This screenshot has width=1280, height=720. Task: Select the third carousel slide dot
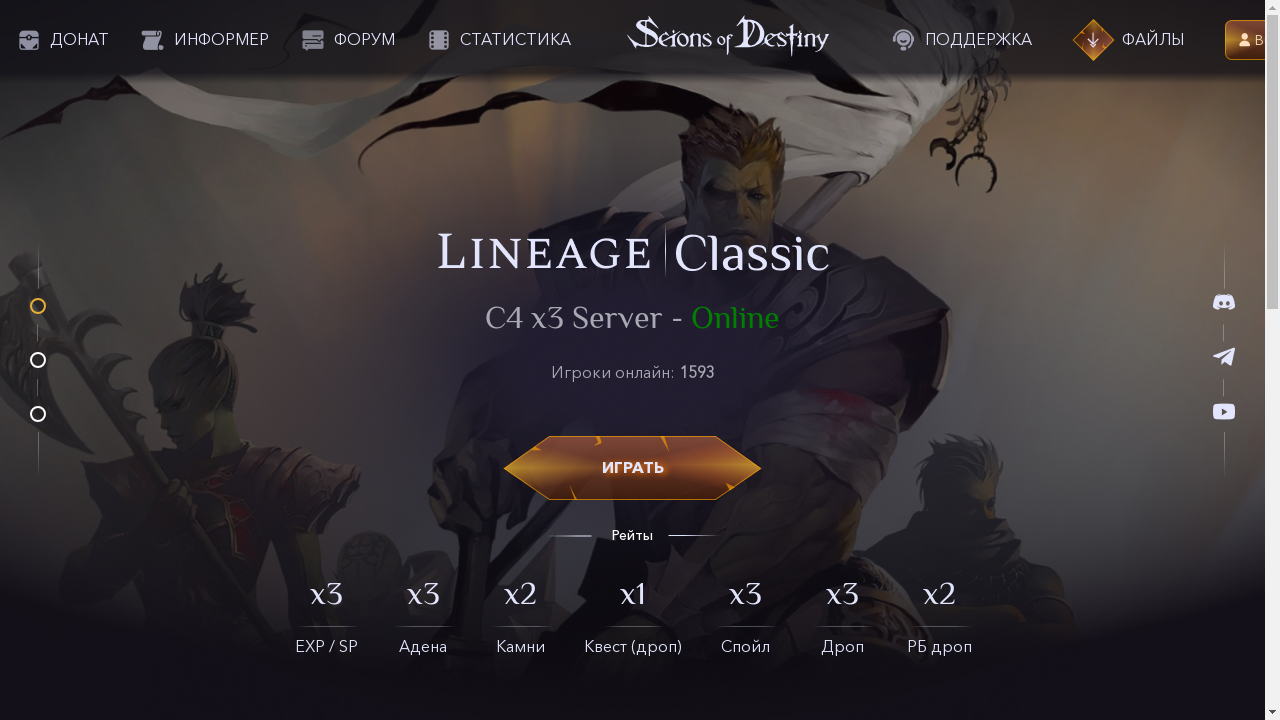pyautogui.click(x=37, y=413)
